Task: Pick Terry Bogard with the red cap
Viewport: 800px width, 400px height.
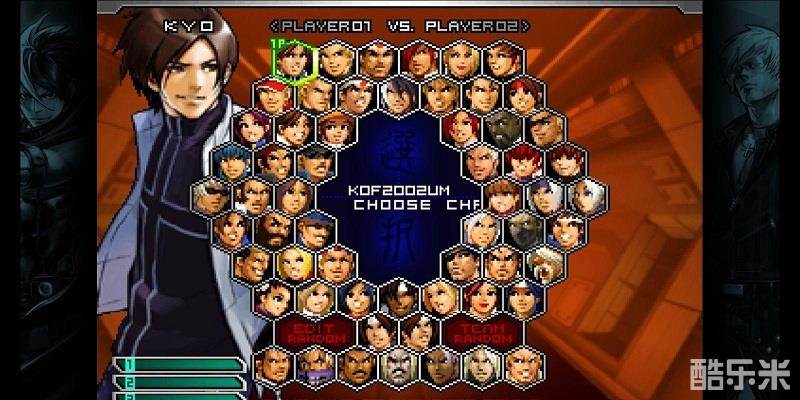Action: (x=271, y=95)
